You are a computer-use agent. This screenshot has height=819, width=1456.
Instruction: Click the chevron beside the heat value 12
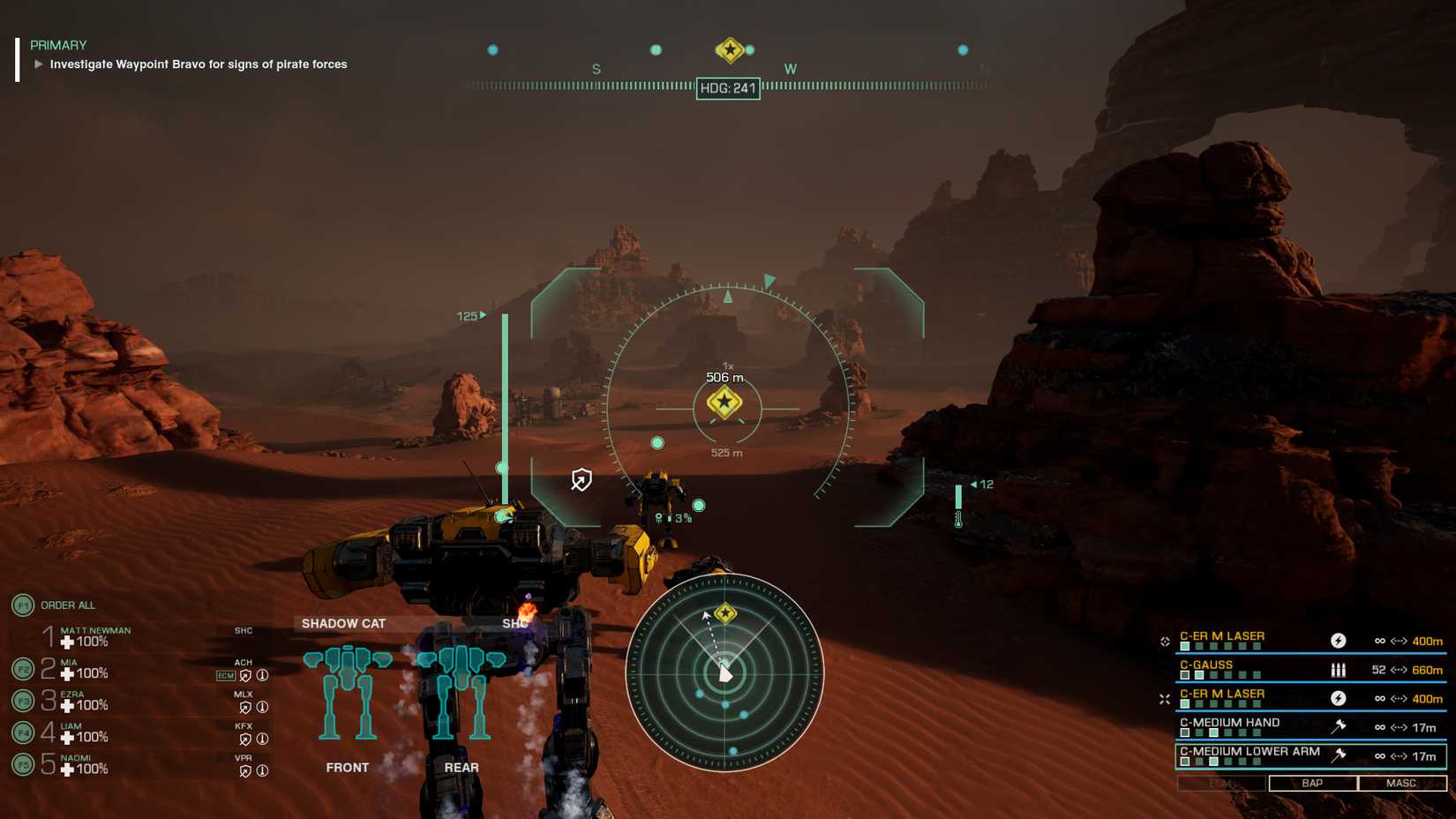972,484
